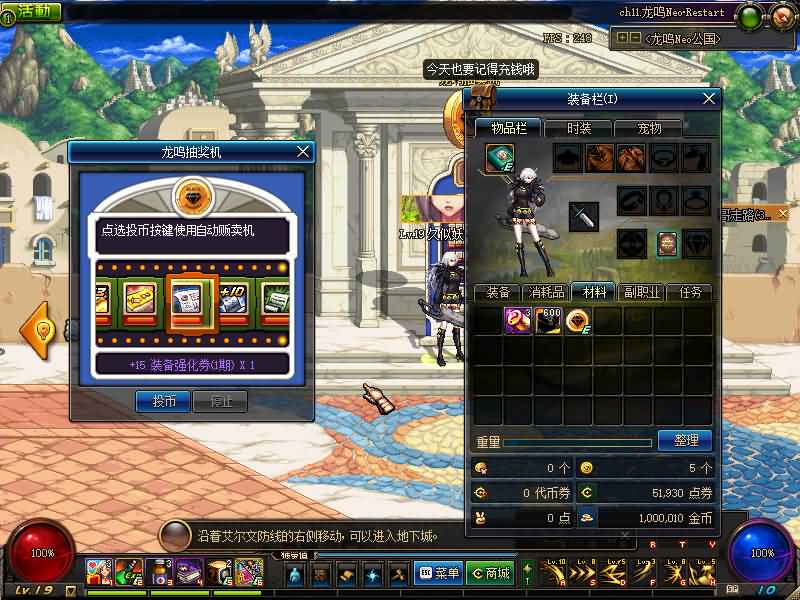The image size is (800, 600).
Task: Open the 菜单 menu button
Action: (440, 573)
